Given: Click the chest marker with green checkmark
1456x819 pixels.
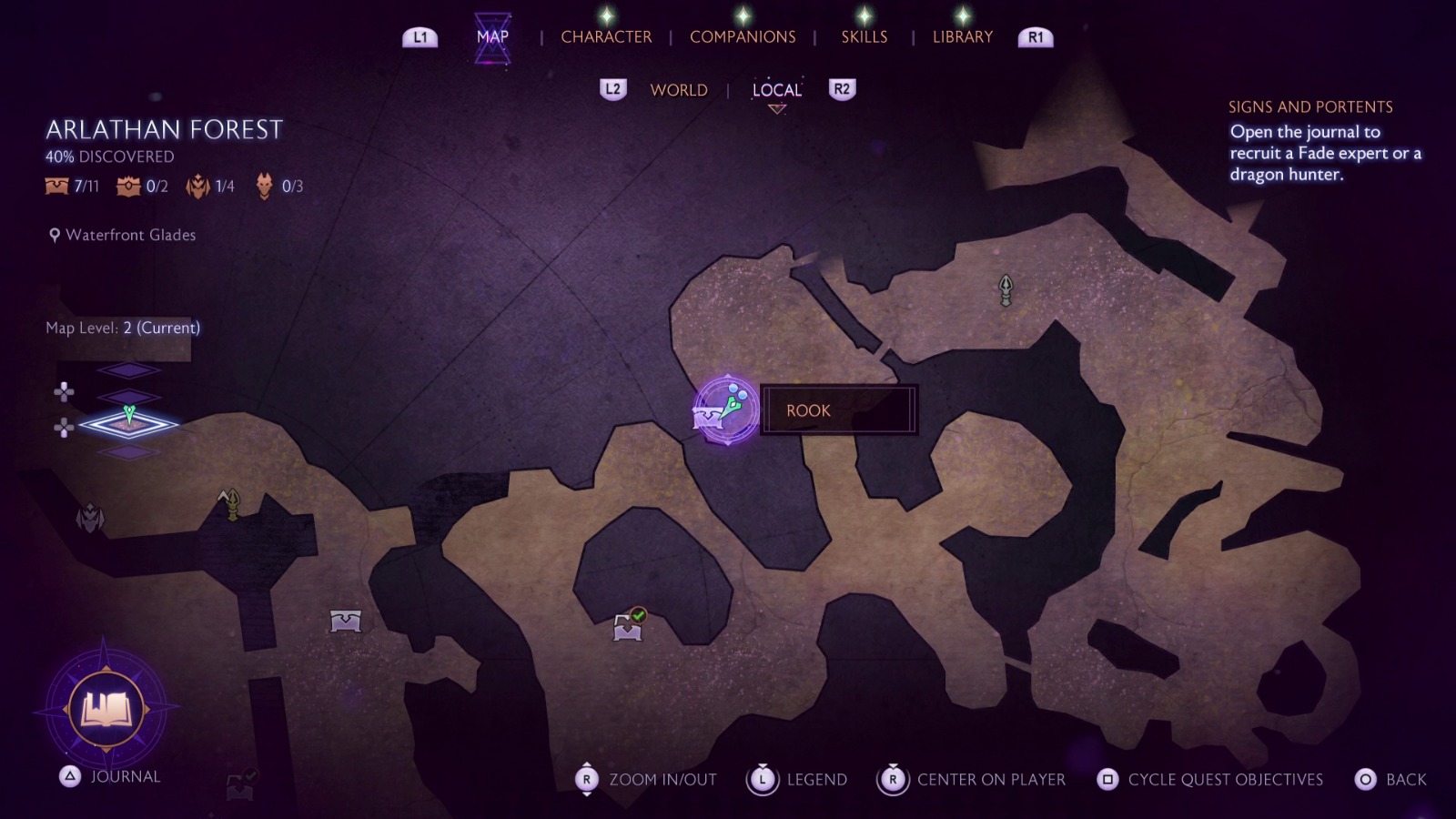Looking at the screenshot, I should click(x=628, y=626).
